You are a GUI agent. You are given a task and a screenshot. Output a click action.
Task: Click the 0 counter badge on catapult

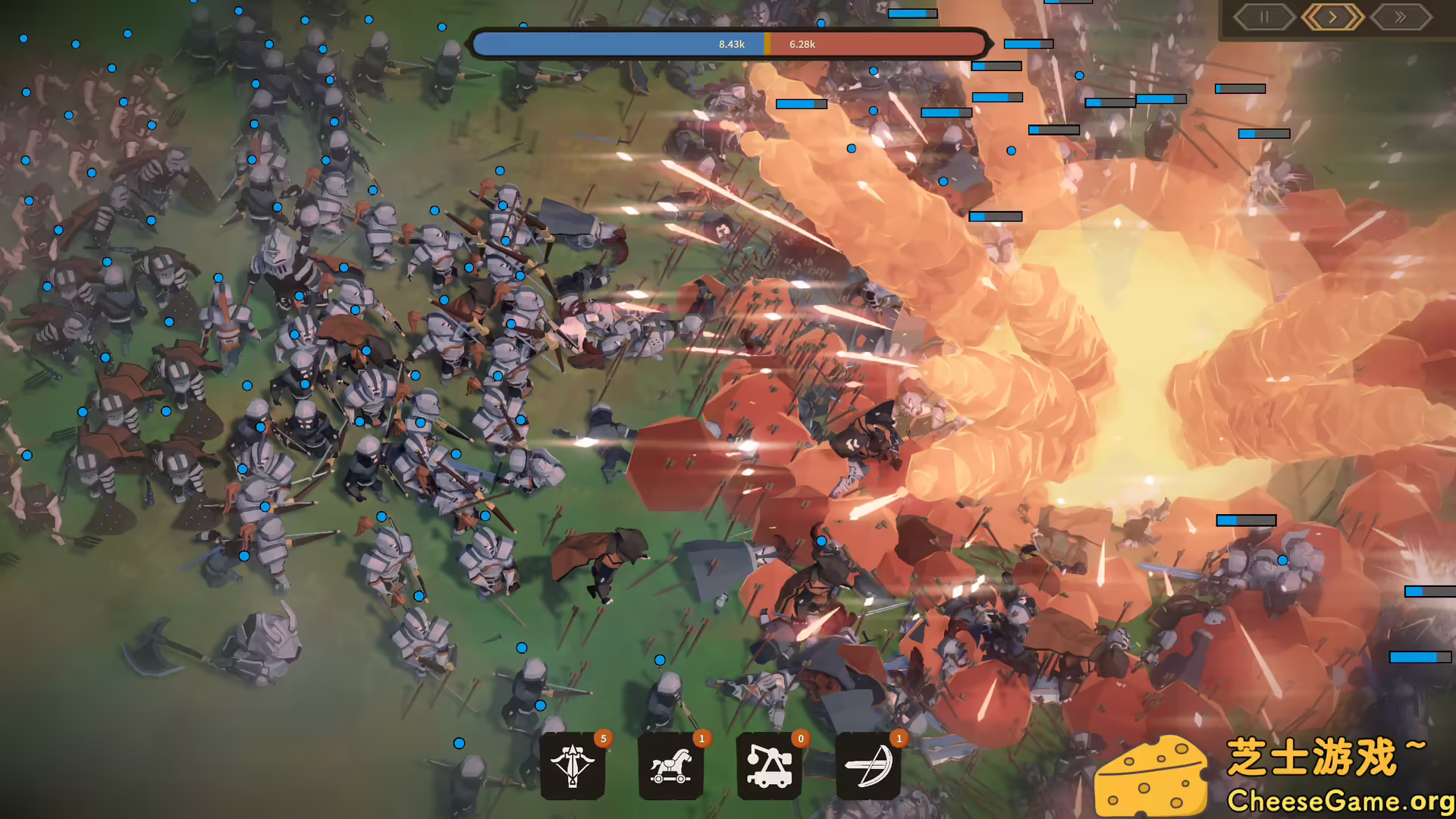[x=801, y=737]
